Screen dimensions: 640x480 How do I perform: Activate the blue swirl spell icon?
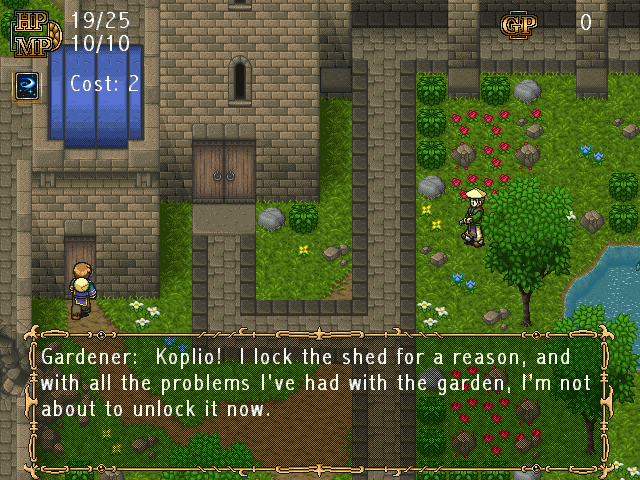pos(26,85)
